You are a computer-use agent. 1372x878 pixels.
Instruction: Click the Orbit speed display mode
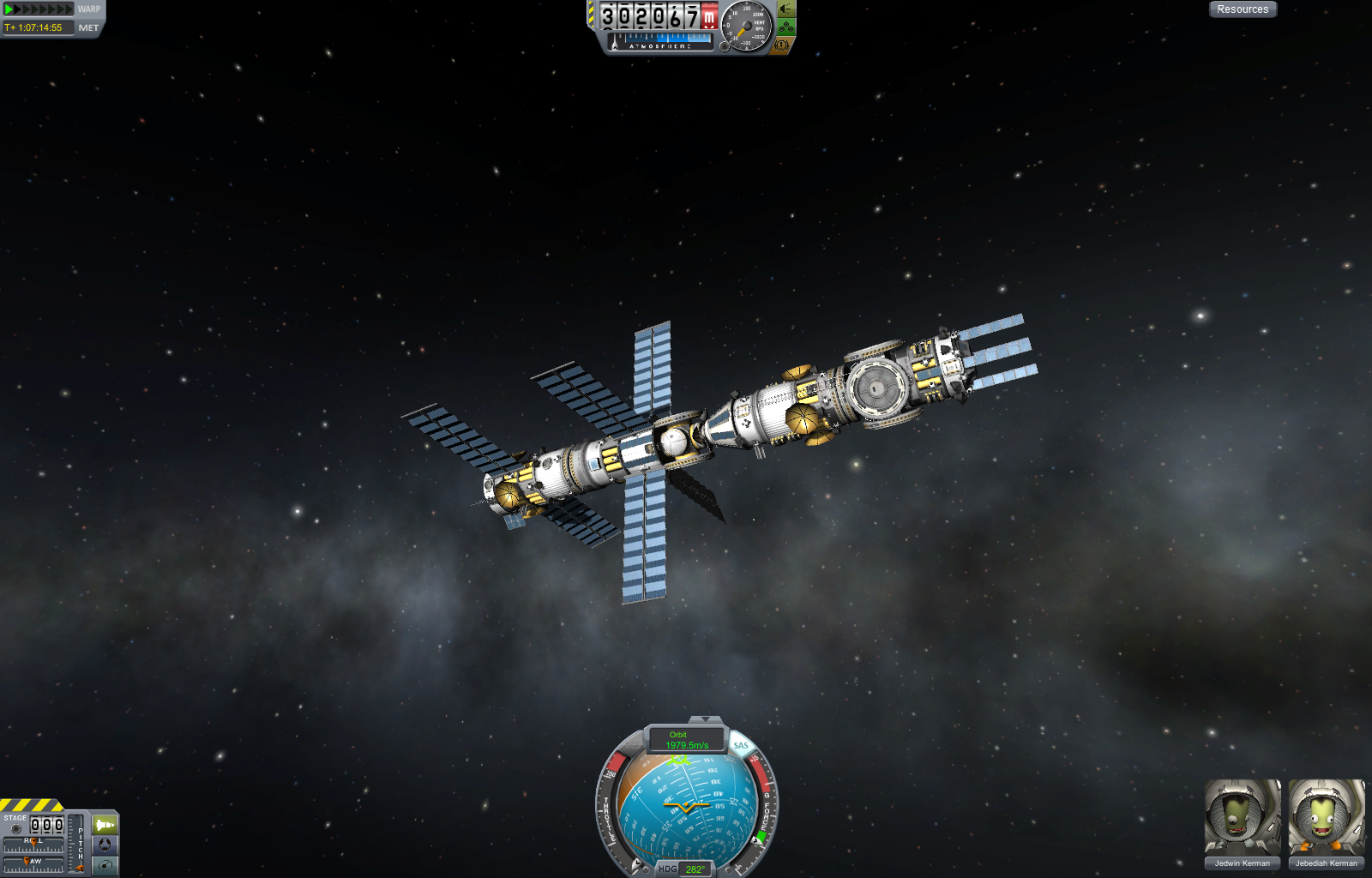pos(686,740)
